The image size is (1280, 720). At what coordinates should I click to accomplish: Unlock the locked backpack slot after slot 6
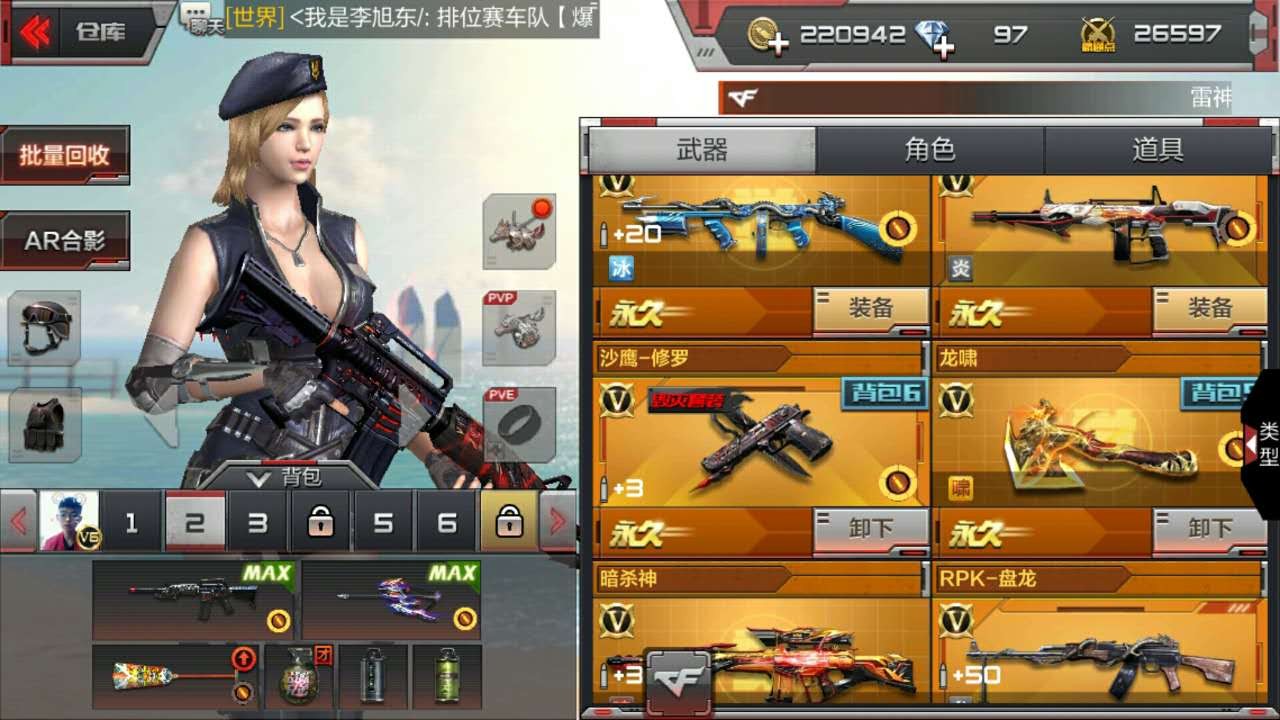point(510,522)
